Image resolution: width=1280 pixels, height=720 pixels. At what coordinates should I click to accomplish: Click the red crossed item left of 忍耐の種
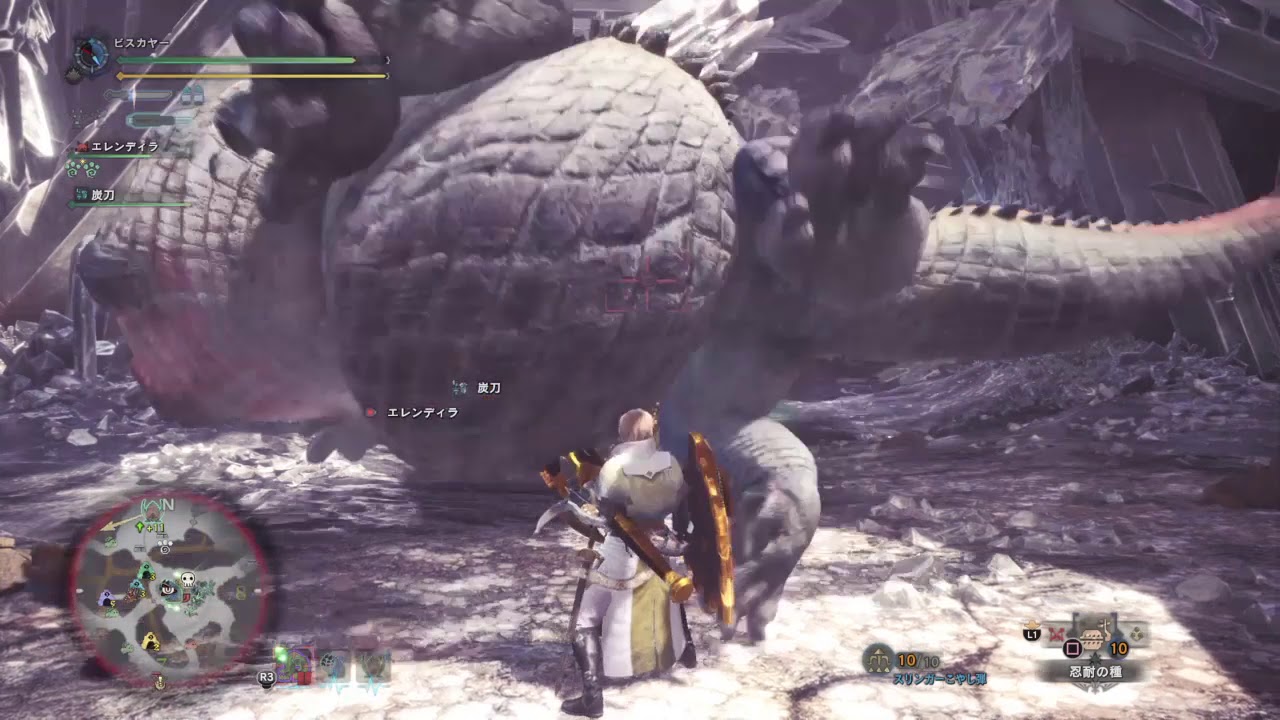click(1056, 633)
